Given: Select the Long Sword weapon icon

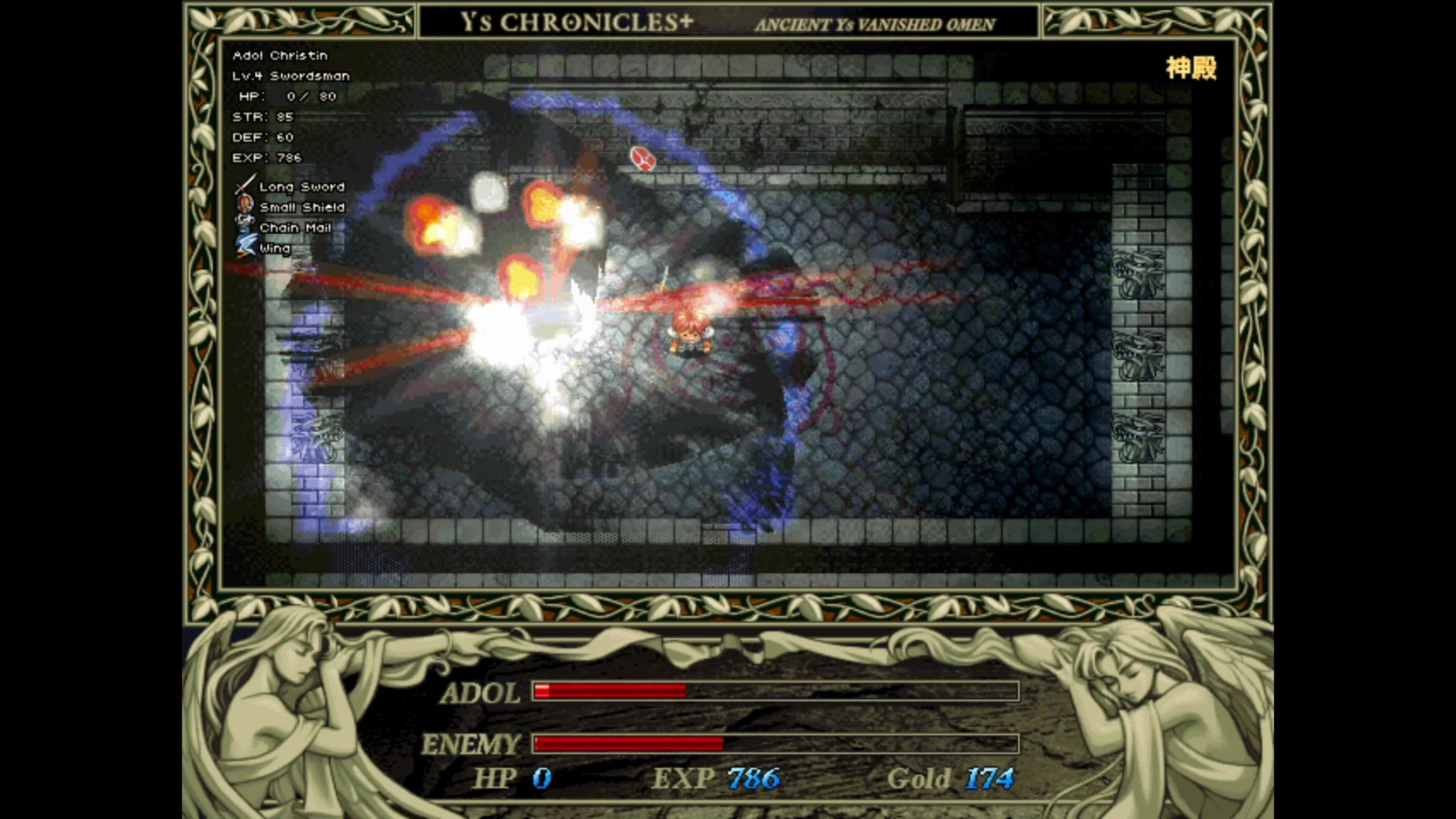Looking at the screenshot, I should coord(245,185).
